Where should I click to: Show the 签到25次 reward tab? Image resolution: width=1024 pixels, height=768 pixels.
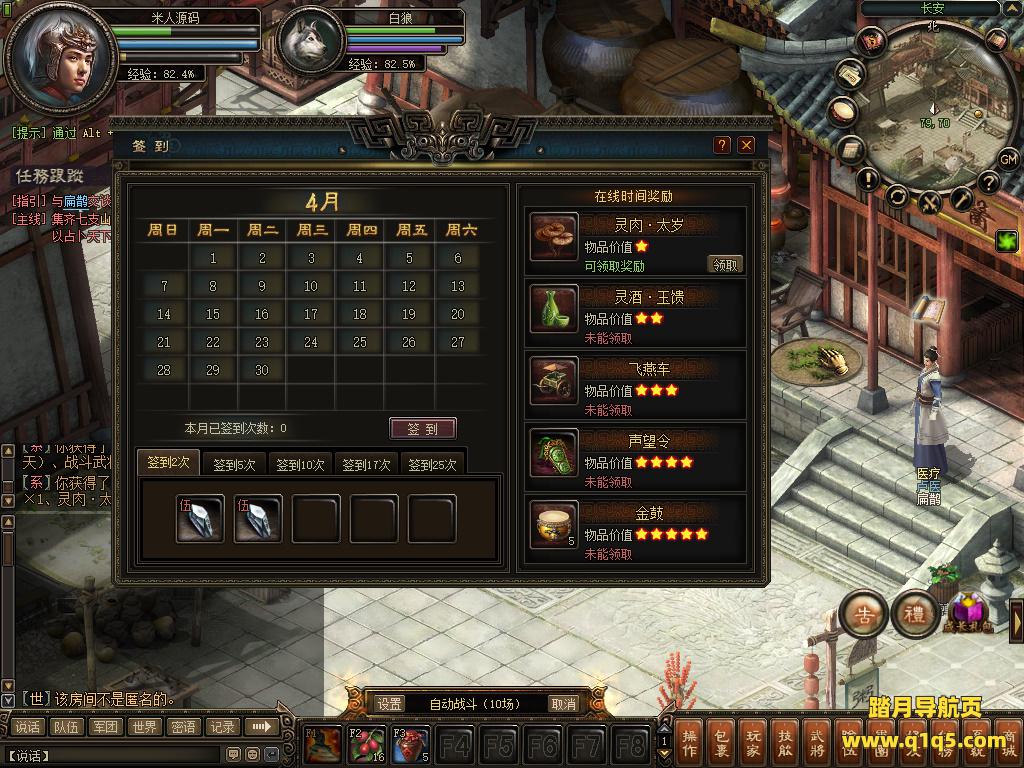tap(432, 465)
